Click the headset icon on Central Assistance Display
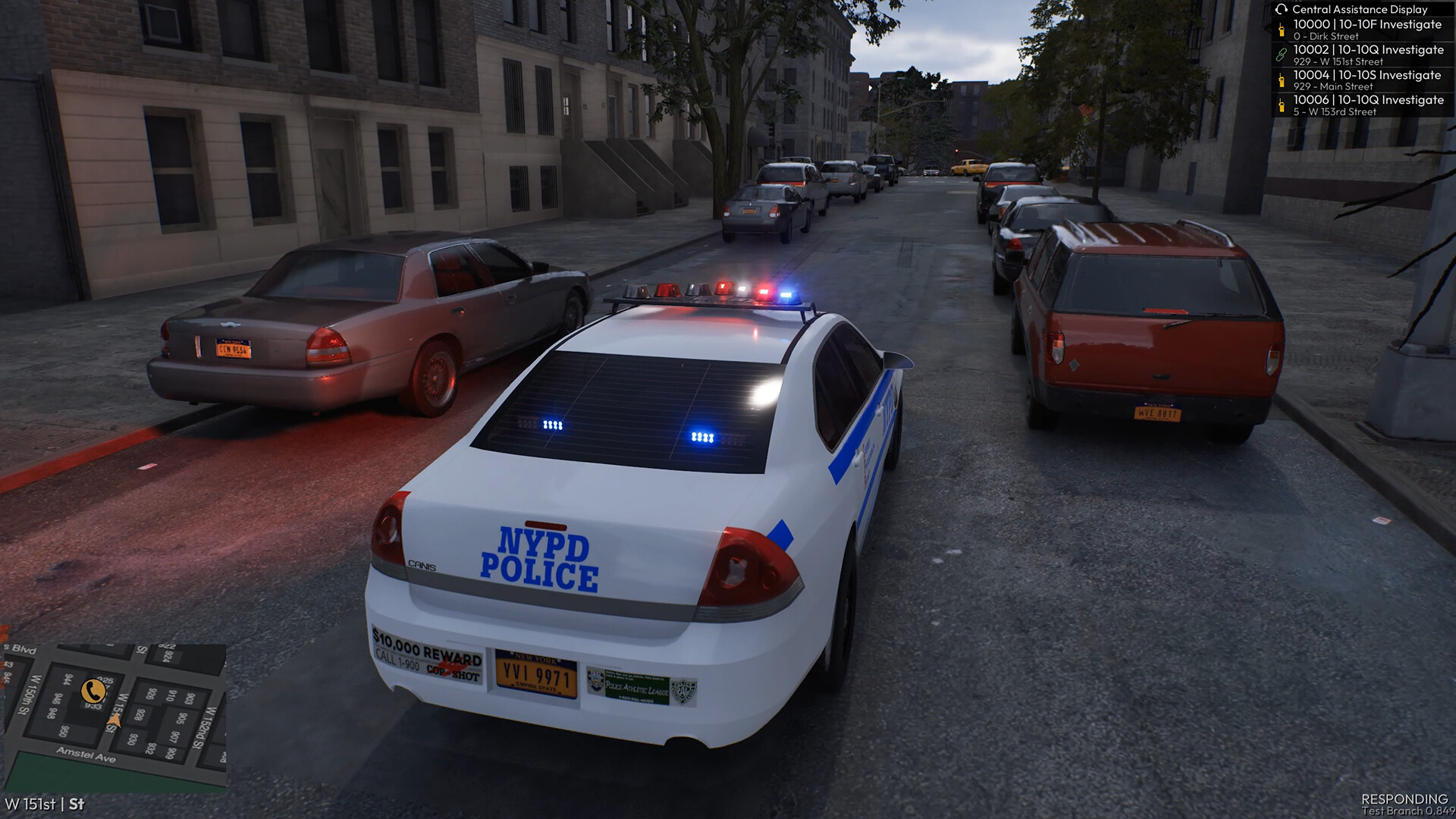The width and height of the screenshot is (1456, 819). (x=1282, y=10)
